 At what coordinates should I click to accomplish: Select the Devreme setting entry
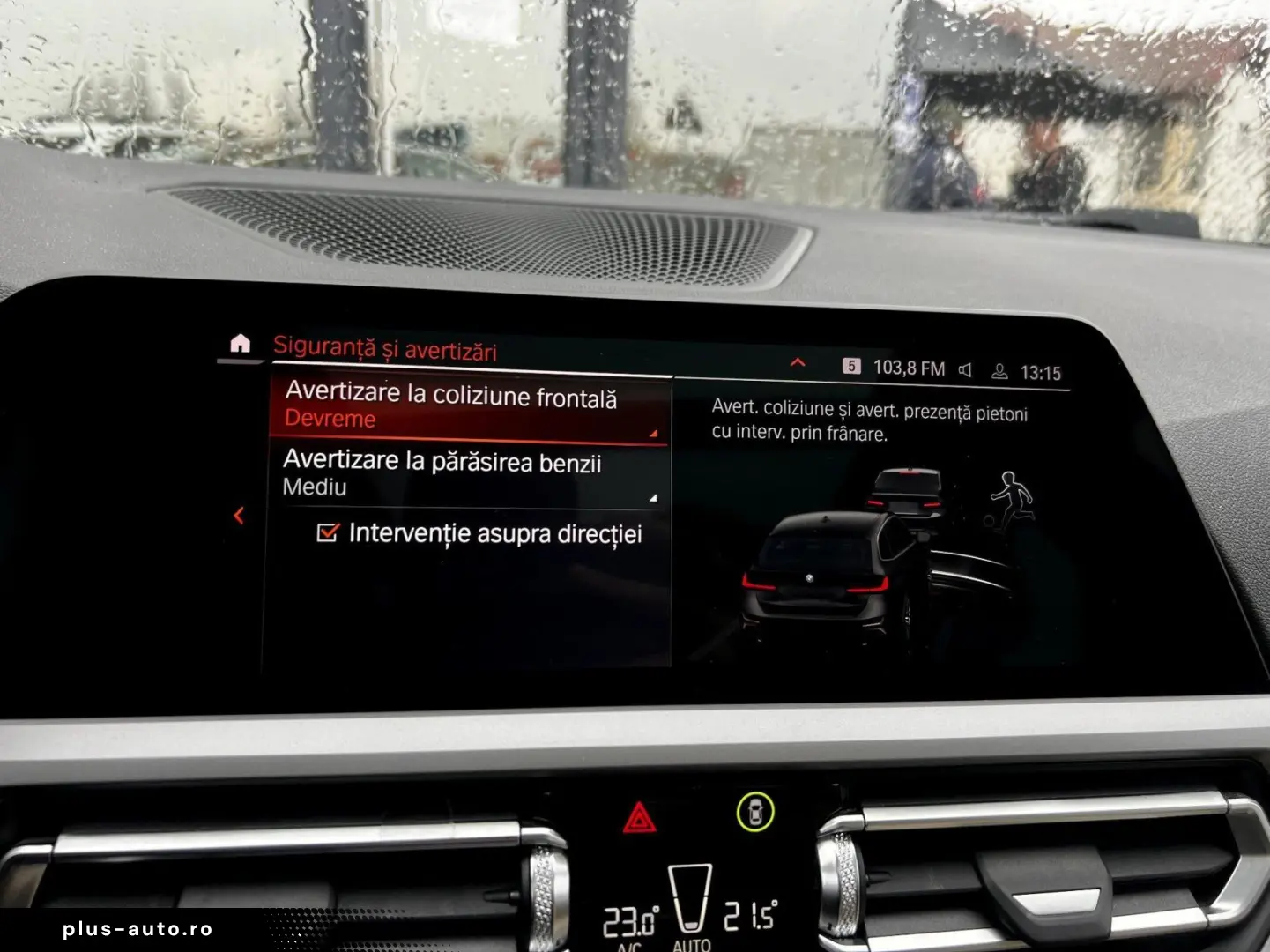(x=328, y=419)
